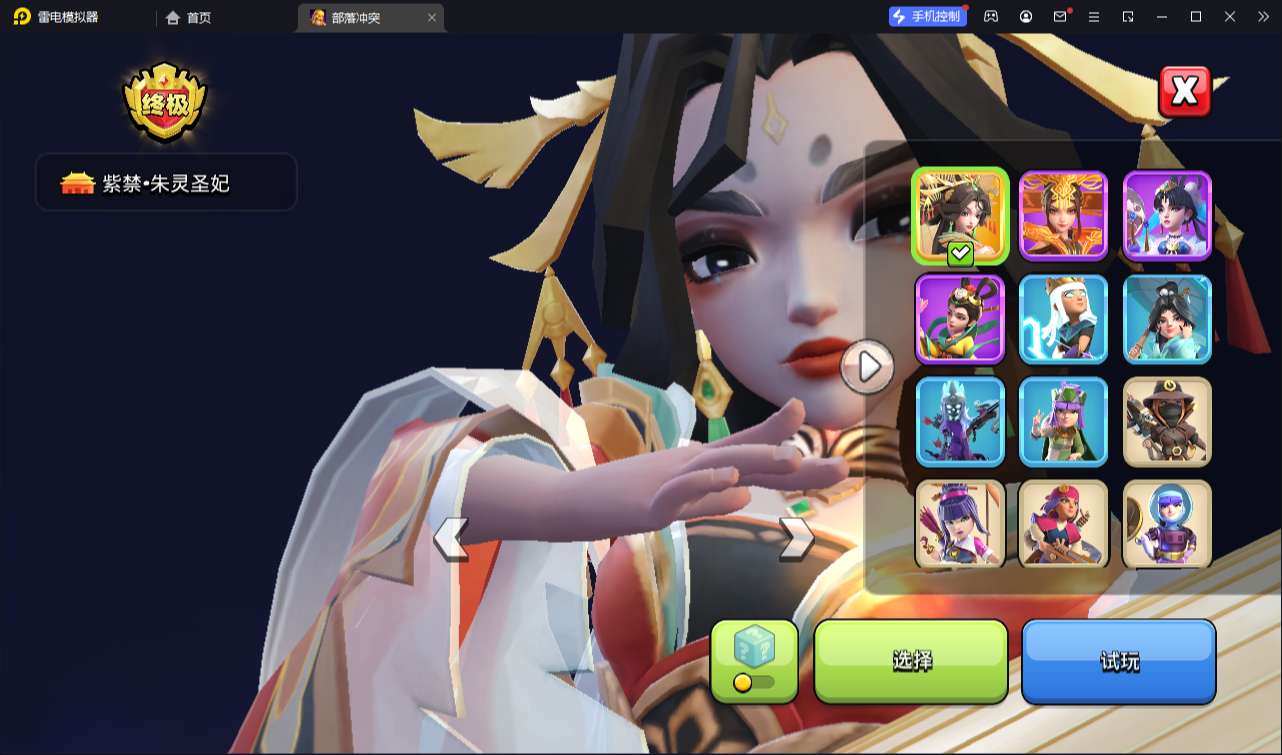1282x755 pixels.
Task: Select the purple-haired queen with red arrows
Action: 960,523
